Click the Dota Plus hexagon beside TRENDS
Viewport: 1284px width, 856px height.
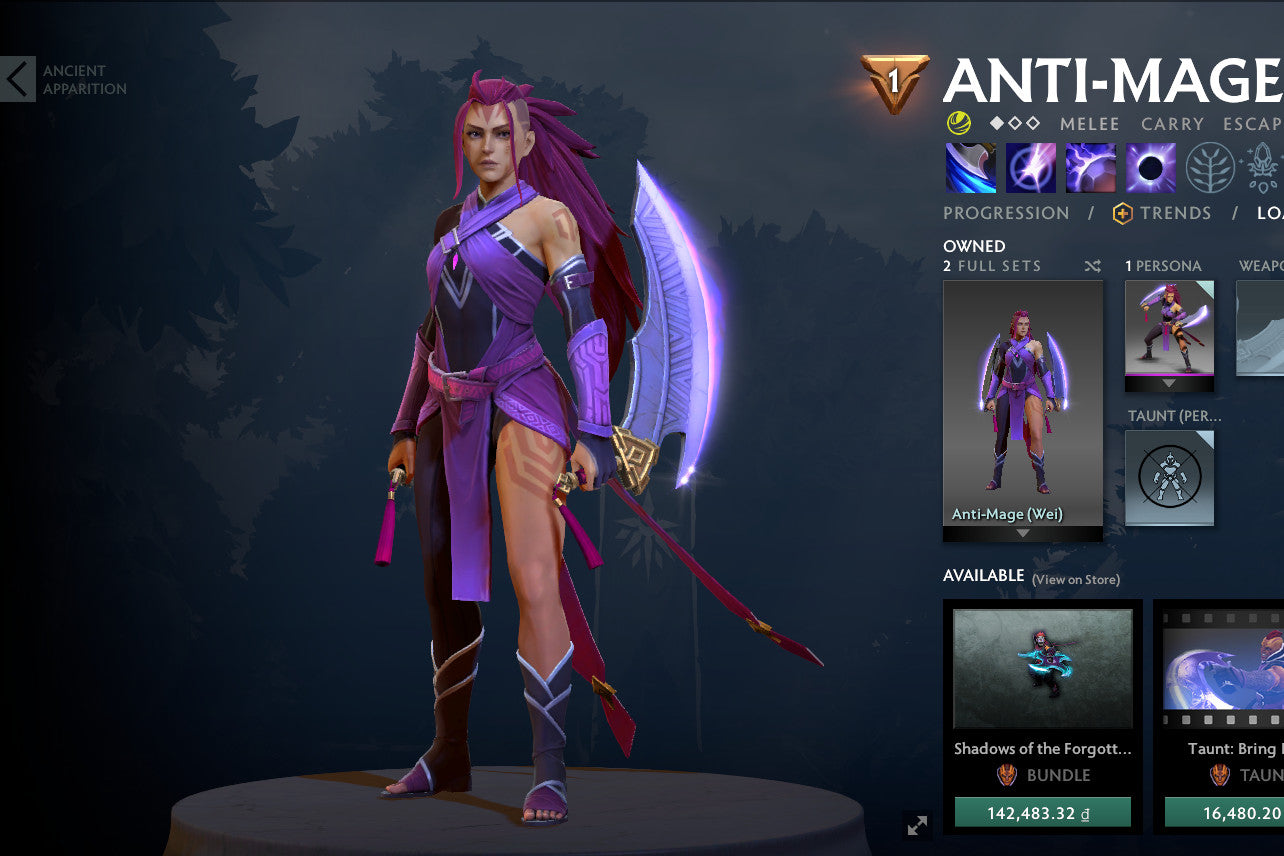1120,213
